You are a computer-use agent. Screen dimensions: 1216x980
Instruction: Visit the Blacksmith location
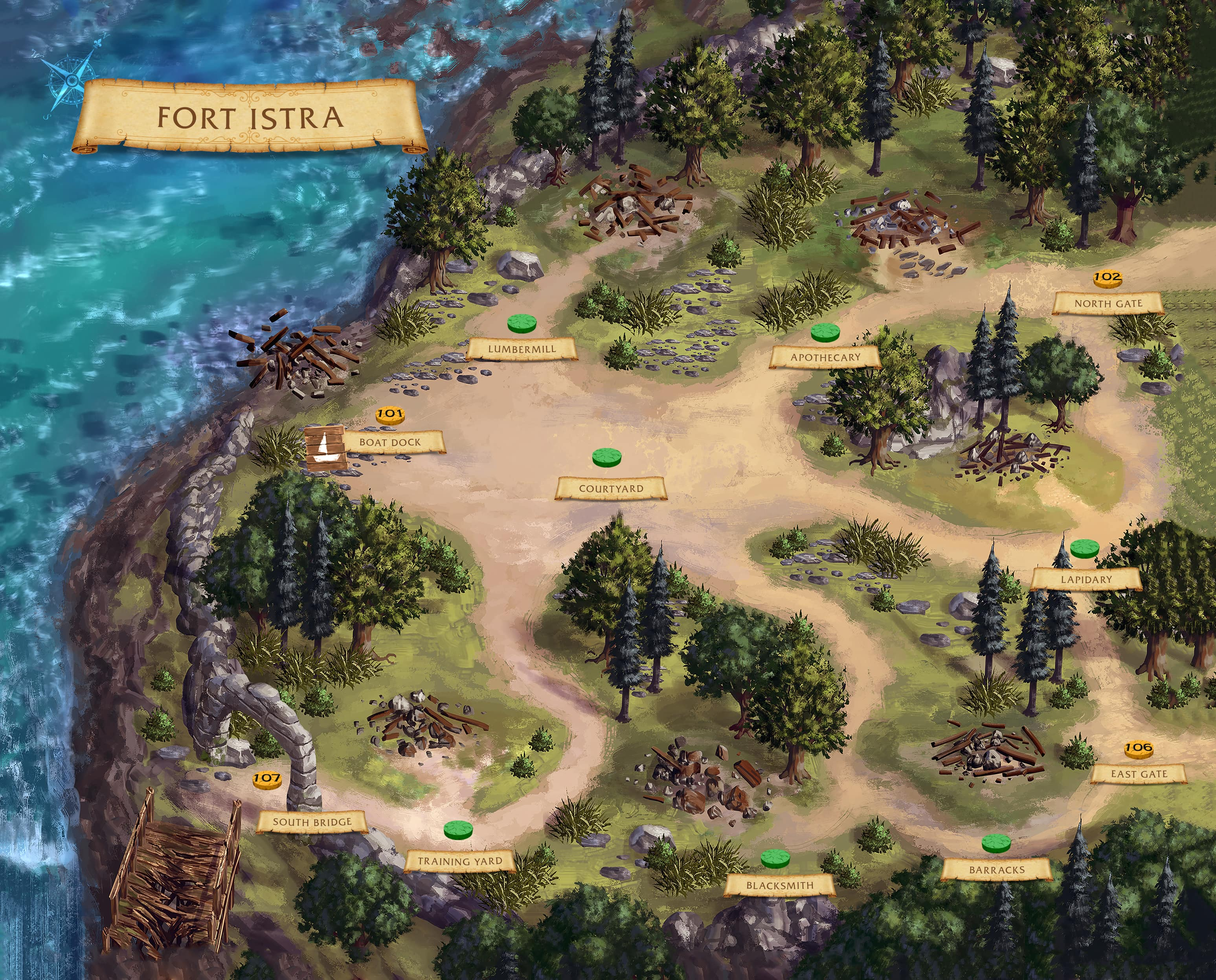click(780, 885)
